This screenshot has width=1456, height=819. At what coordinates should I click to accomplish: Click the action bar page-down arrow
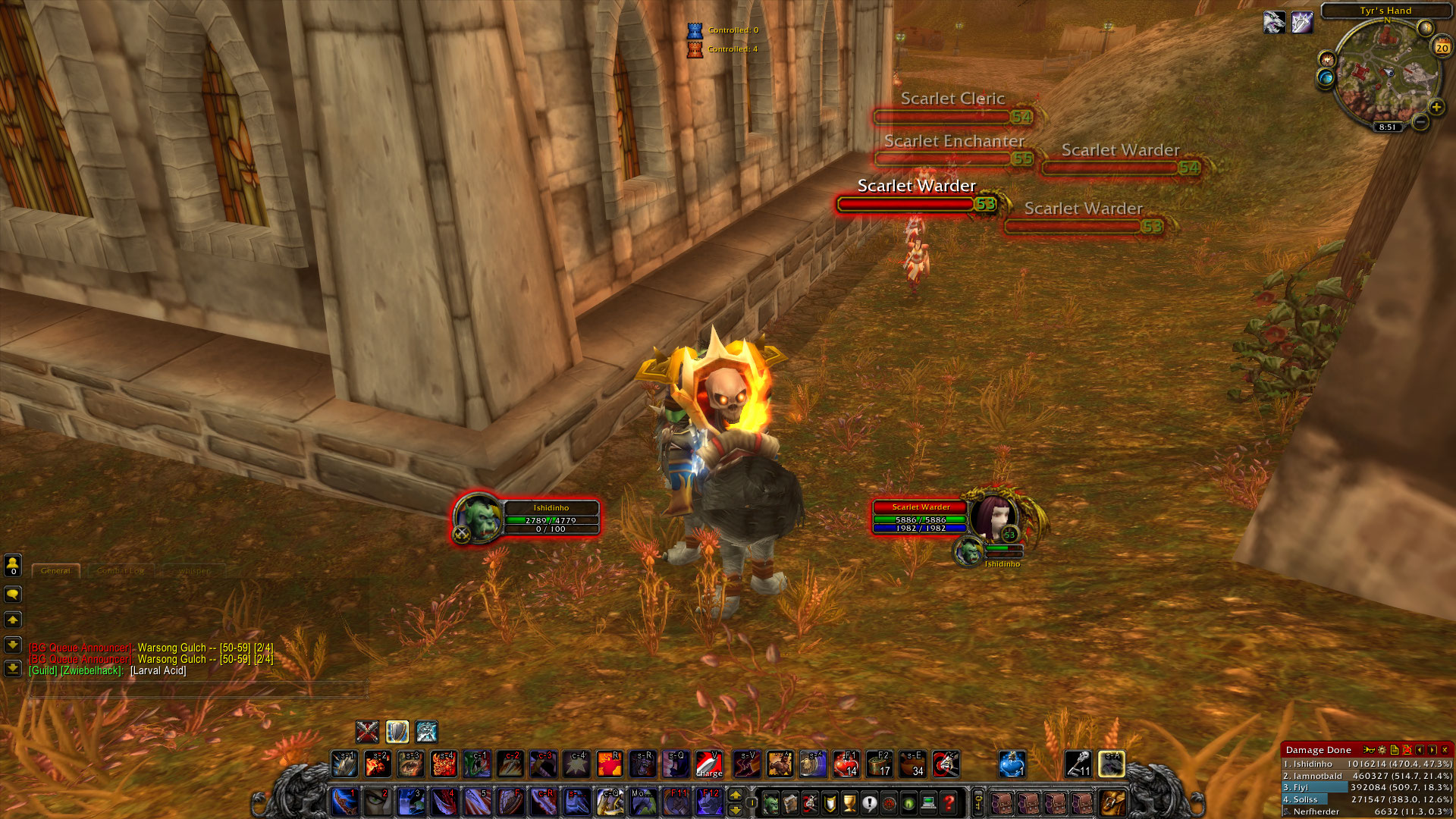(736, 810)
